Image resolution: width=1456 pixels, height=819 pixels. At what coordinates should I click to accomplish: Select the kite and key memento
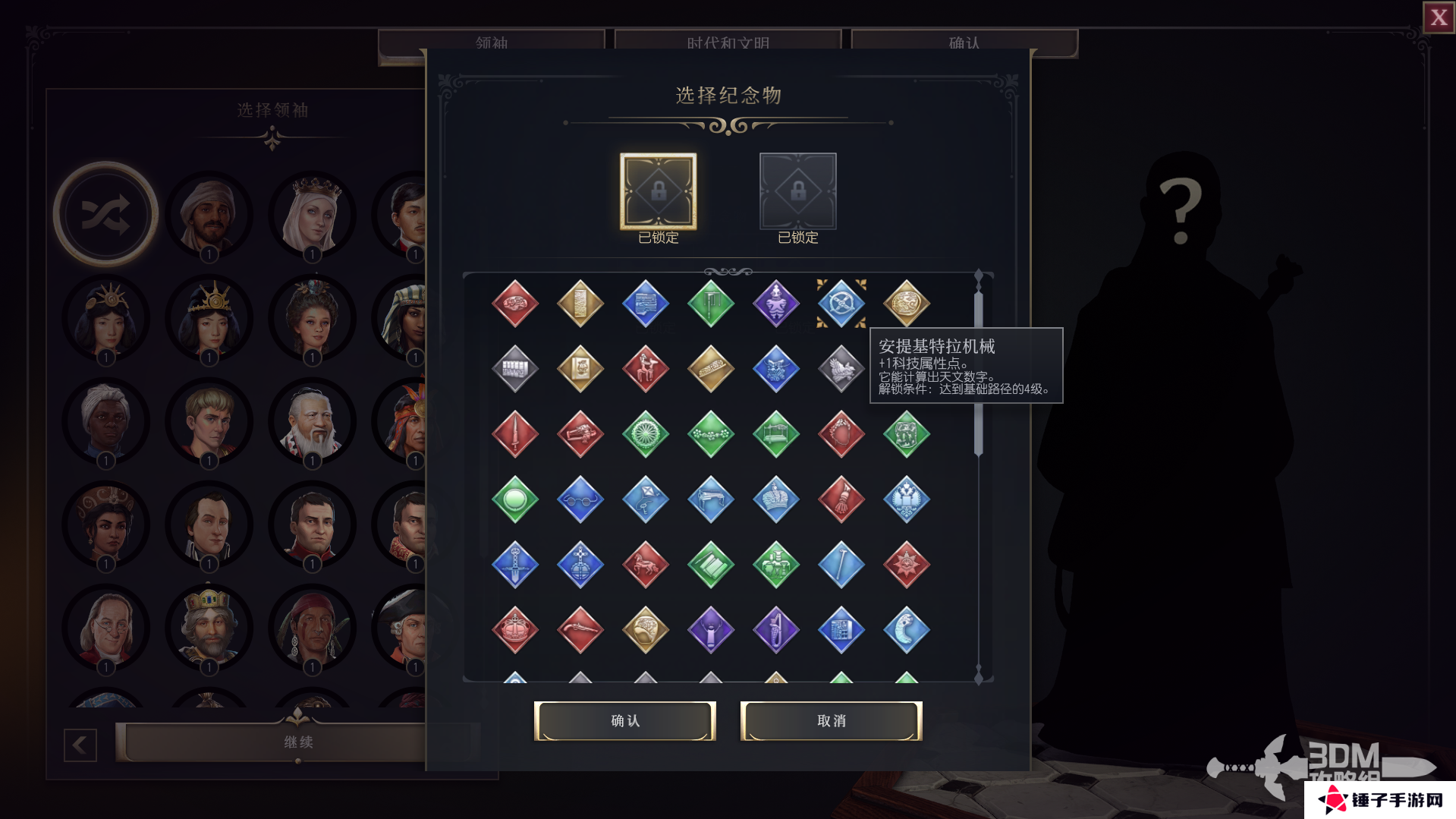pyautogui.click(x=645, y=499)
